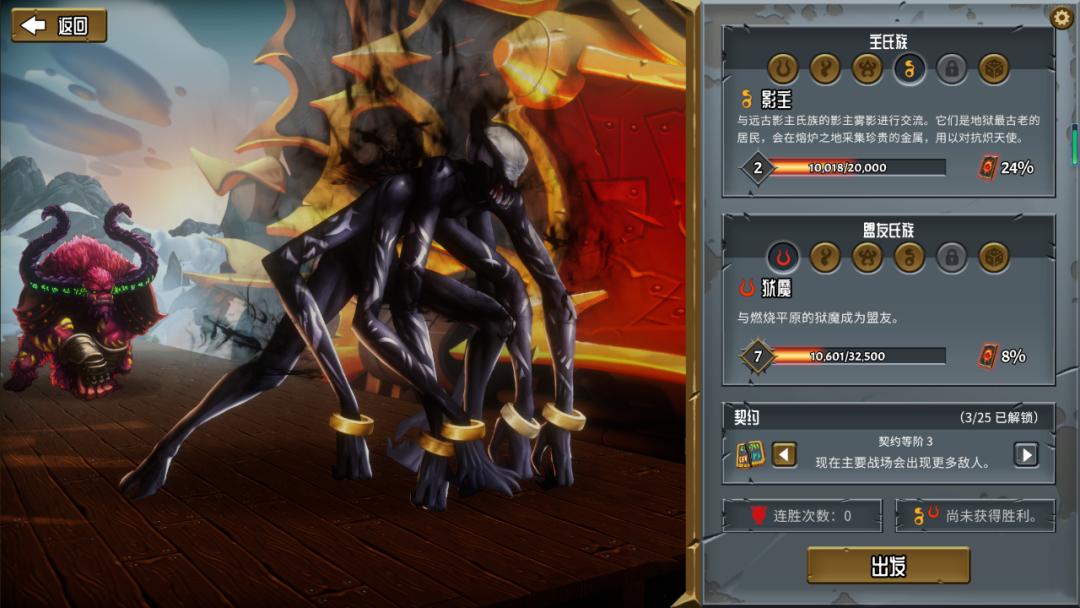Open the 契约 covenant book icon
Screen dimensions: 1080x608
[x=750, y=455]
